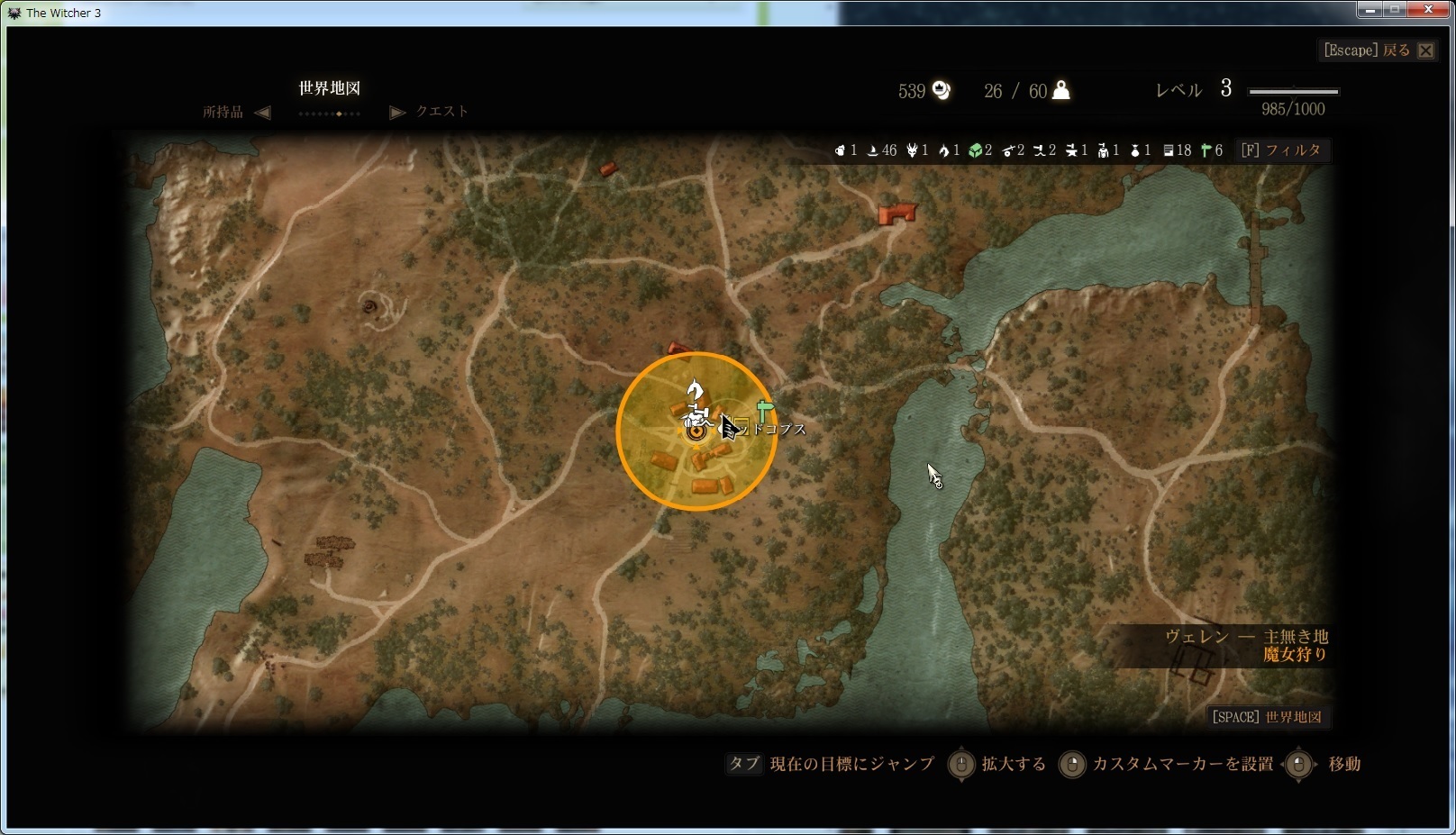This screenshot has width=1456, height=835.
Task: Click the notice board icon showing 18
Action: [x=1169, y=150]
